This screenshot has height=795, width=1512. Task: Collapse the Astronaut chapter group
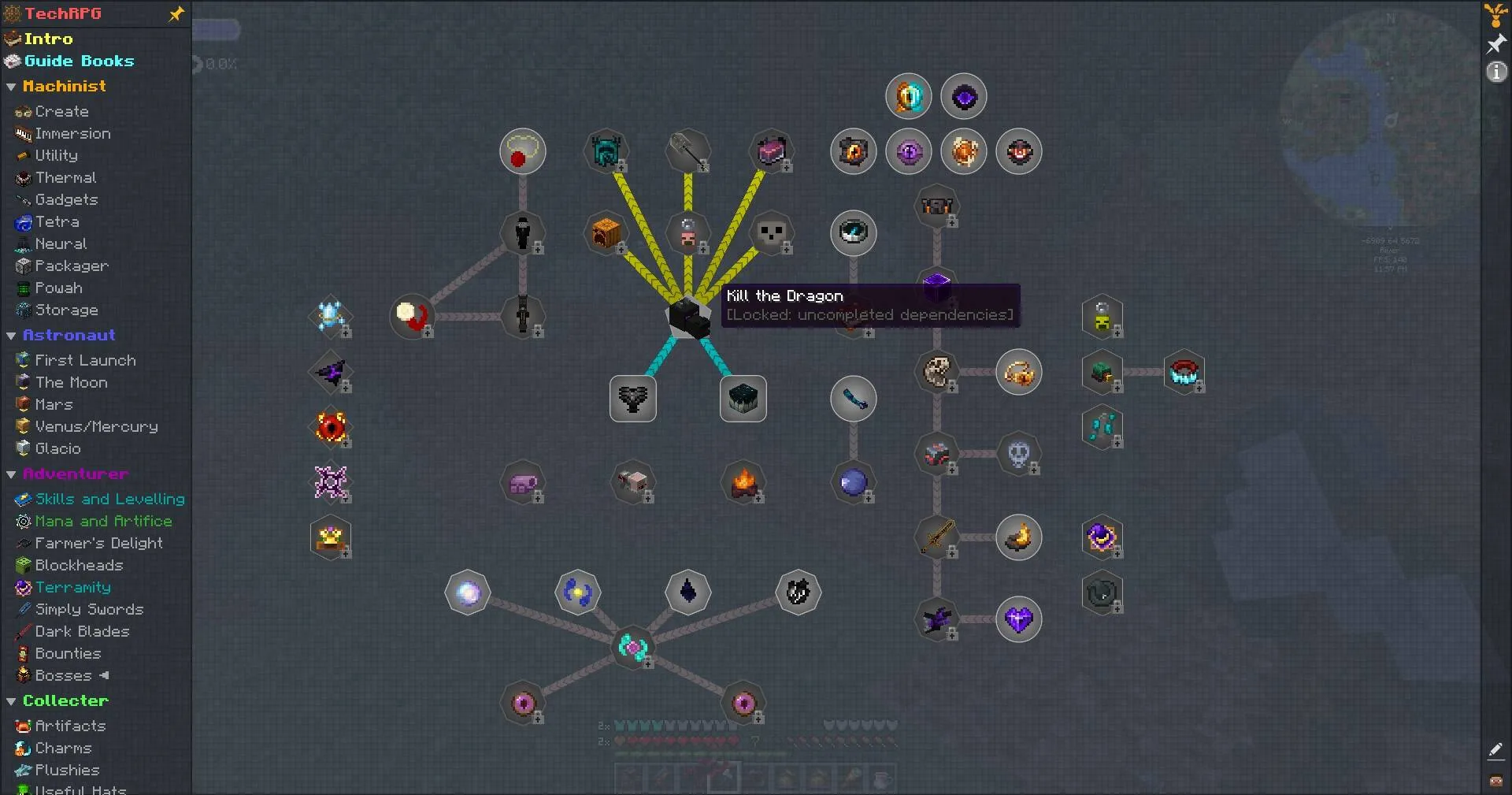[11, 335]
